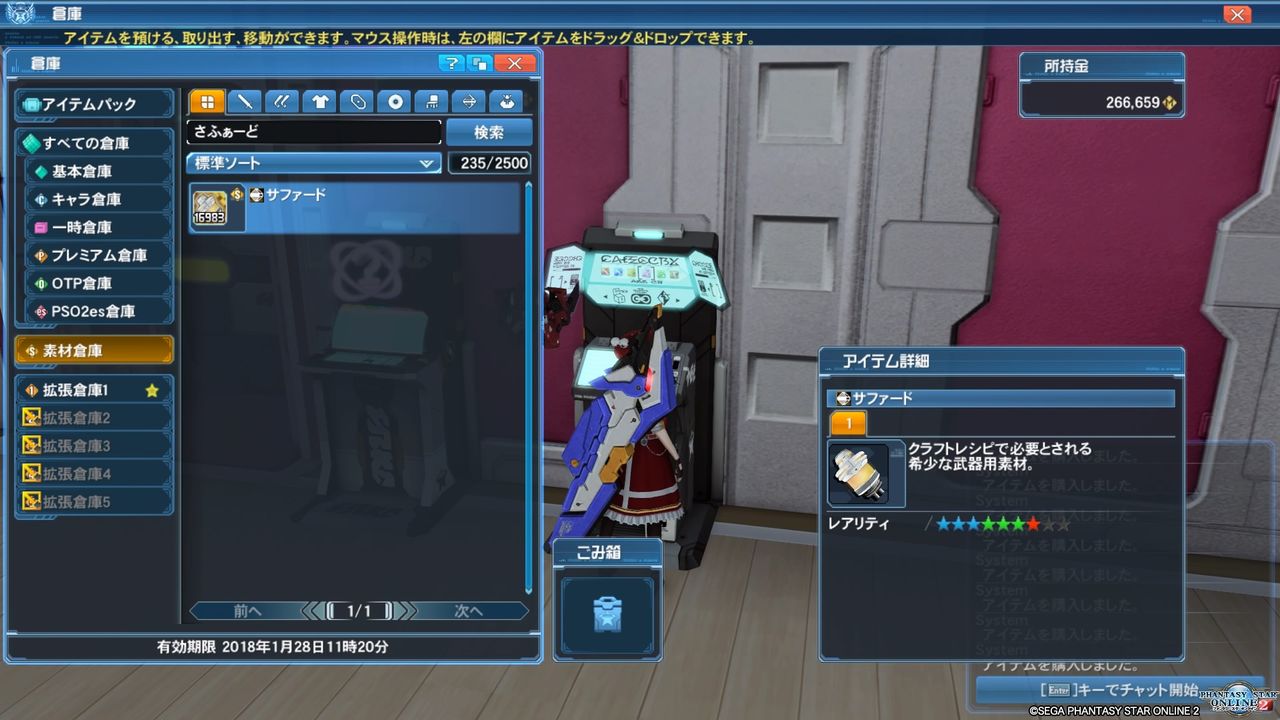Open the 標準ソート sort dropdown
The width and height of the screenshot is (1280, 720).
[x=313, y=162]
